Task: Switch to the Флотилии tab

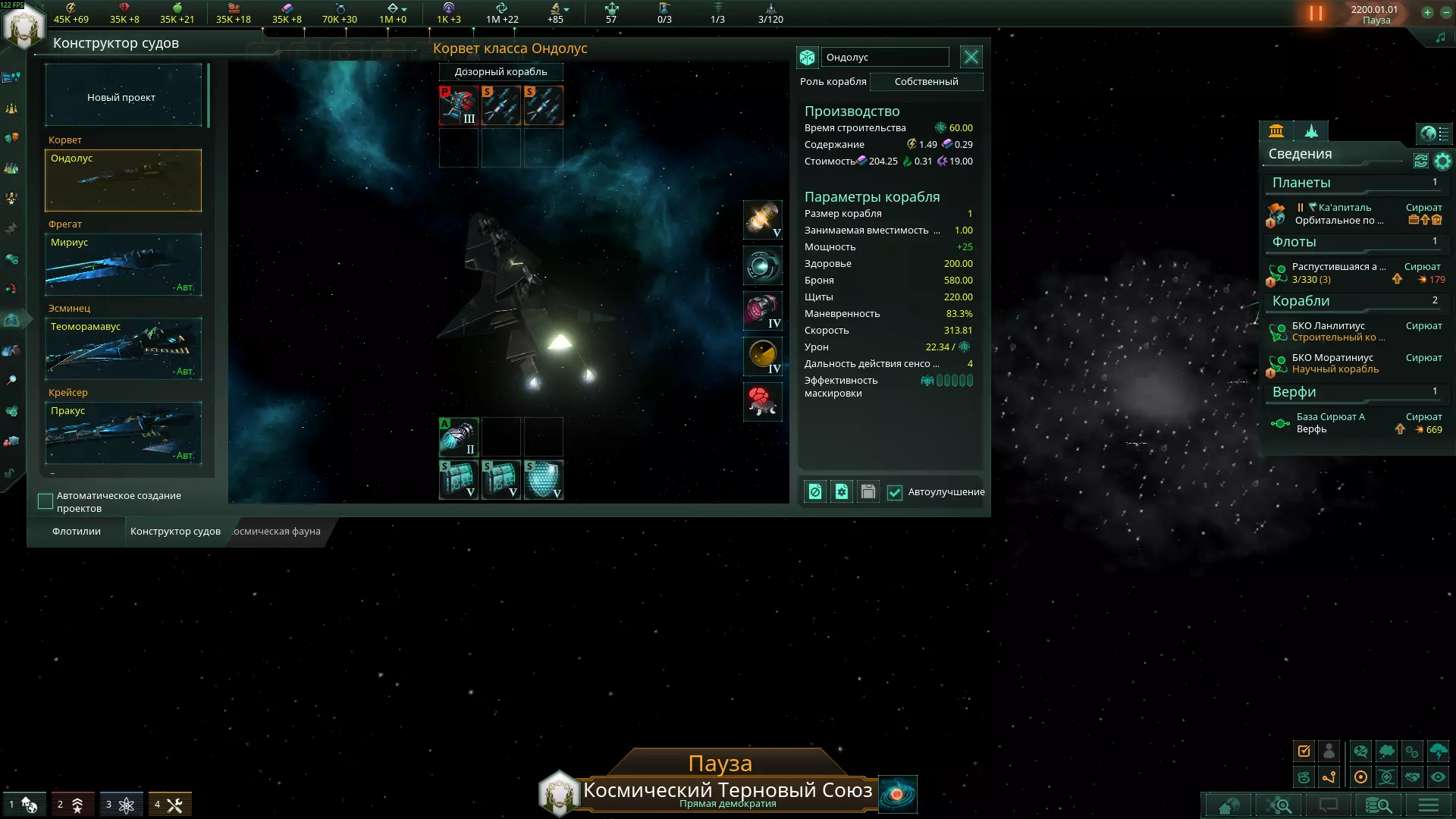Action: pyautogui.click(x=77, y=532)
